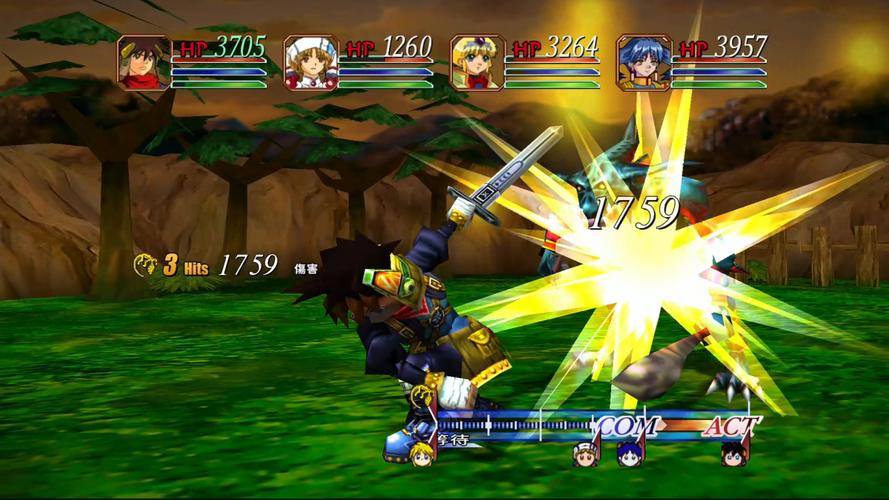Select the brown-haired hero portrait with red scarf
The width and height of the screenshot is (889, 500).
click(144, 62)
